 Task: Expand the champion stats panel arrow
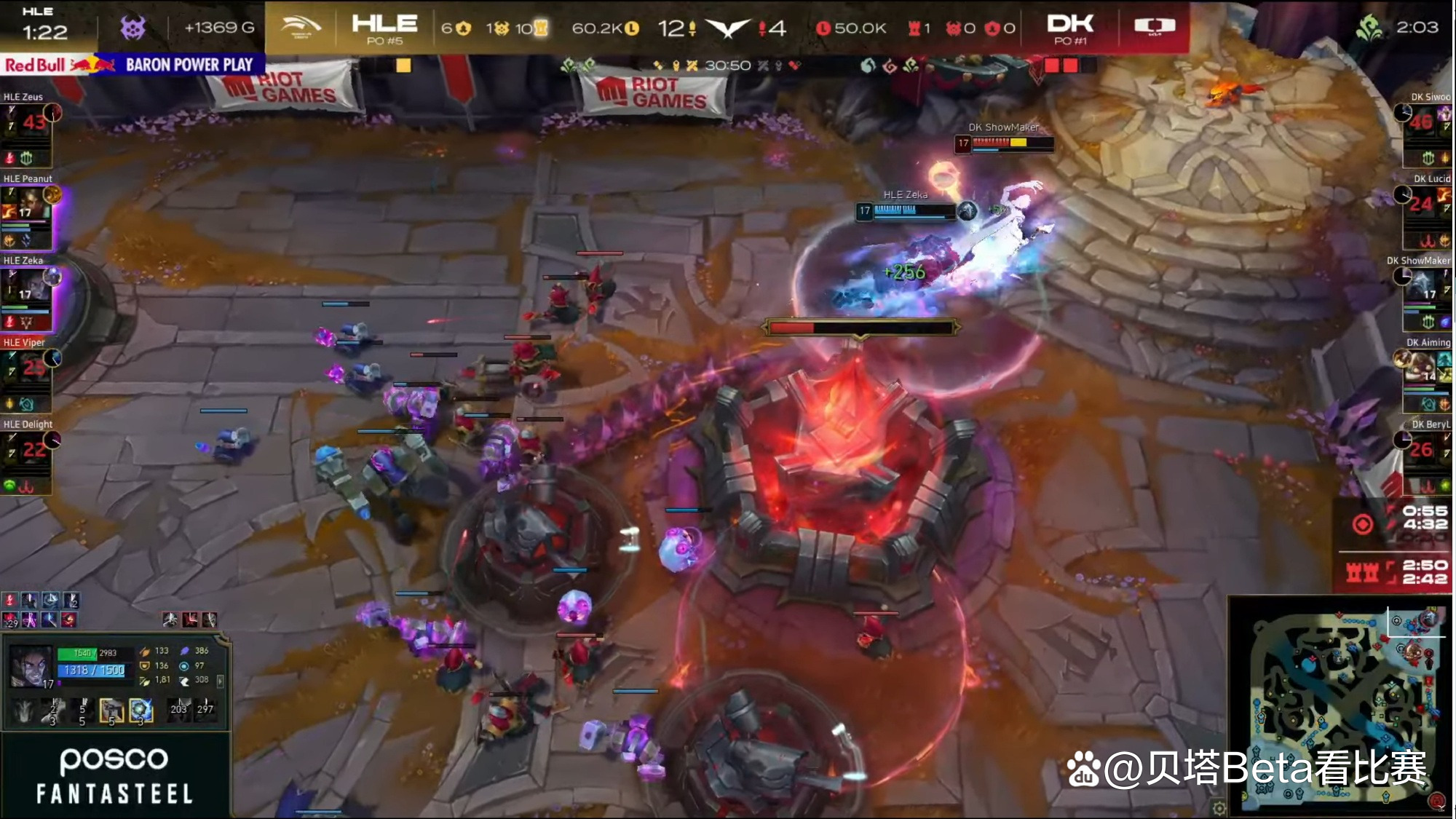220,681
